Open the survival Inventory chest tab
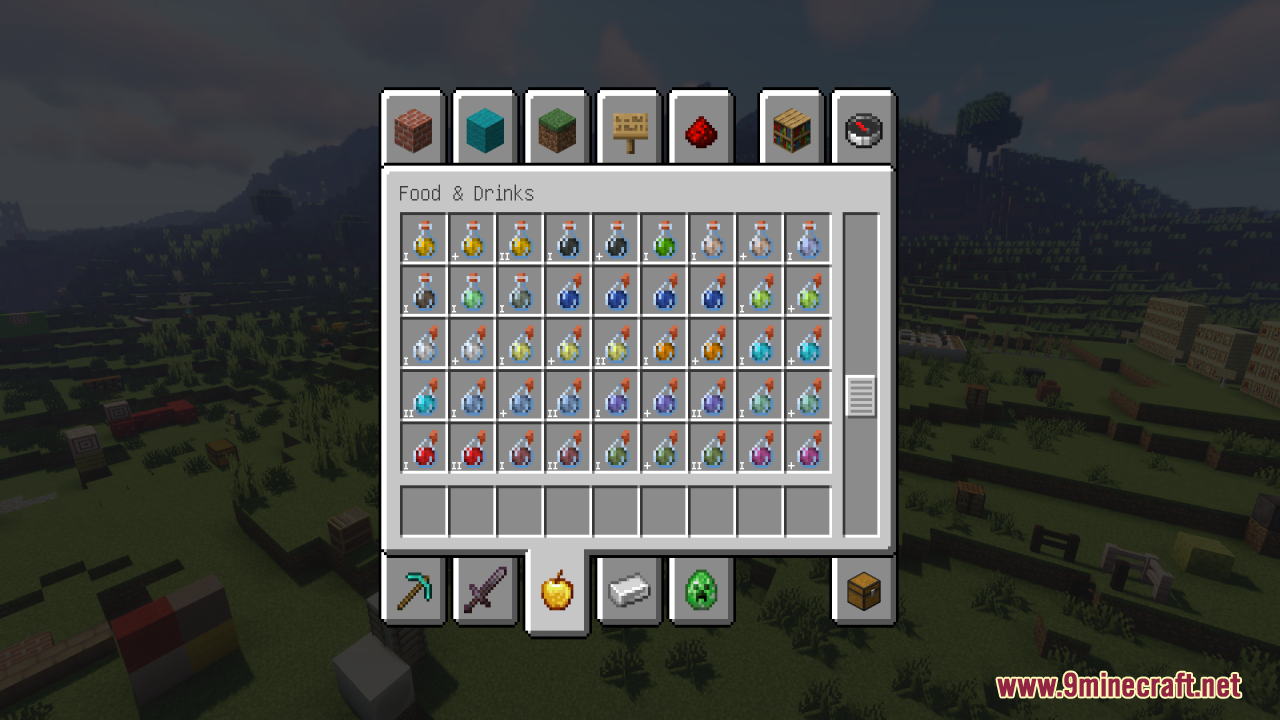The width and height of the screenshot is (1280, 720). pos(862,592)
